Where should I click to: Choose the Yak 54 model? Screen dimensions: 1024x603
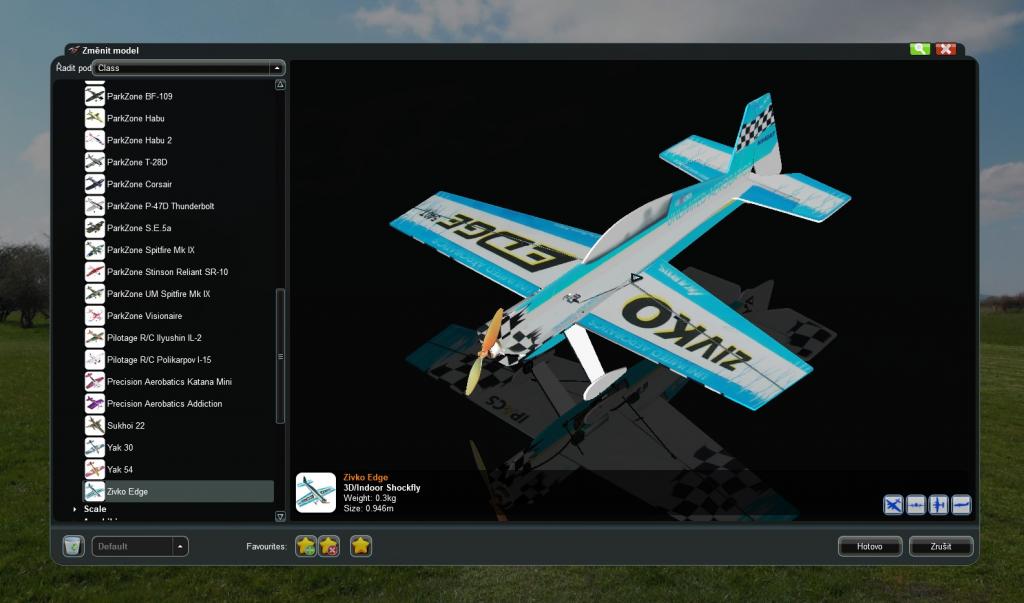click(x=120, y=470)
